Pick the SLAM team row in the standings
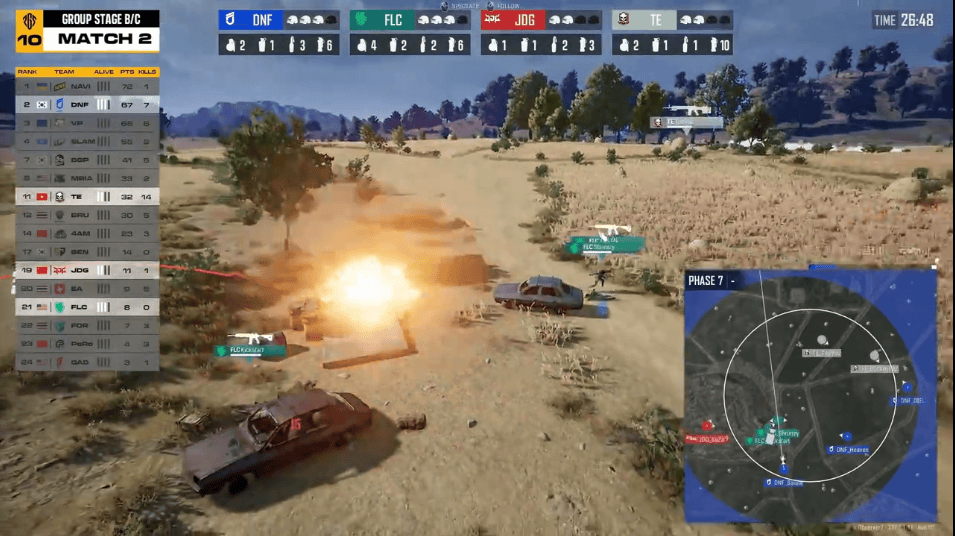This screenshot has height=536, width=955. click(86, 142)
